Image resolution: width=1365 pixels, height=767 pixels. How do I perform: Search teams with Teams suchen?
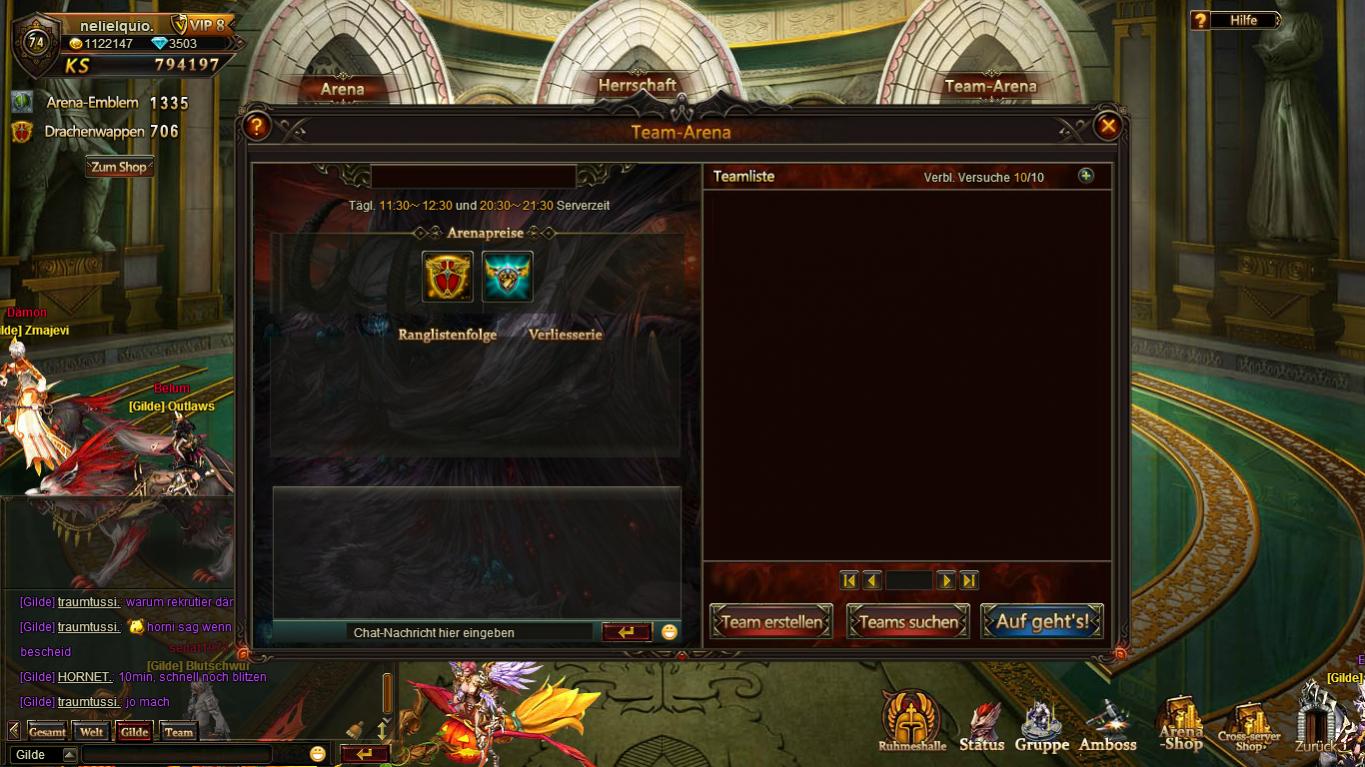(908, 622)
